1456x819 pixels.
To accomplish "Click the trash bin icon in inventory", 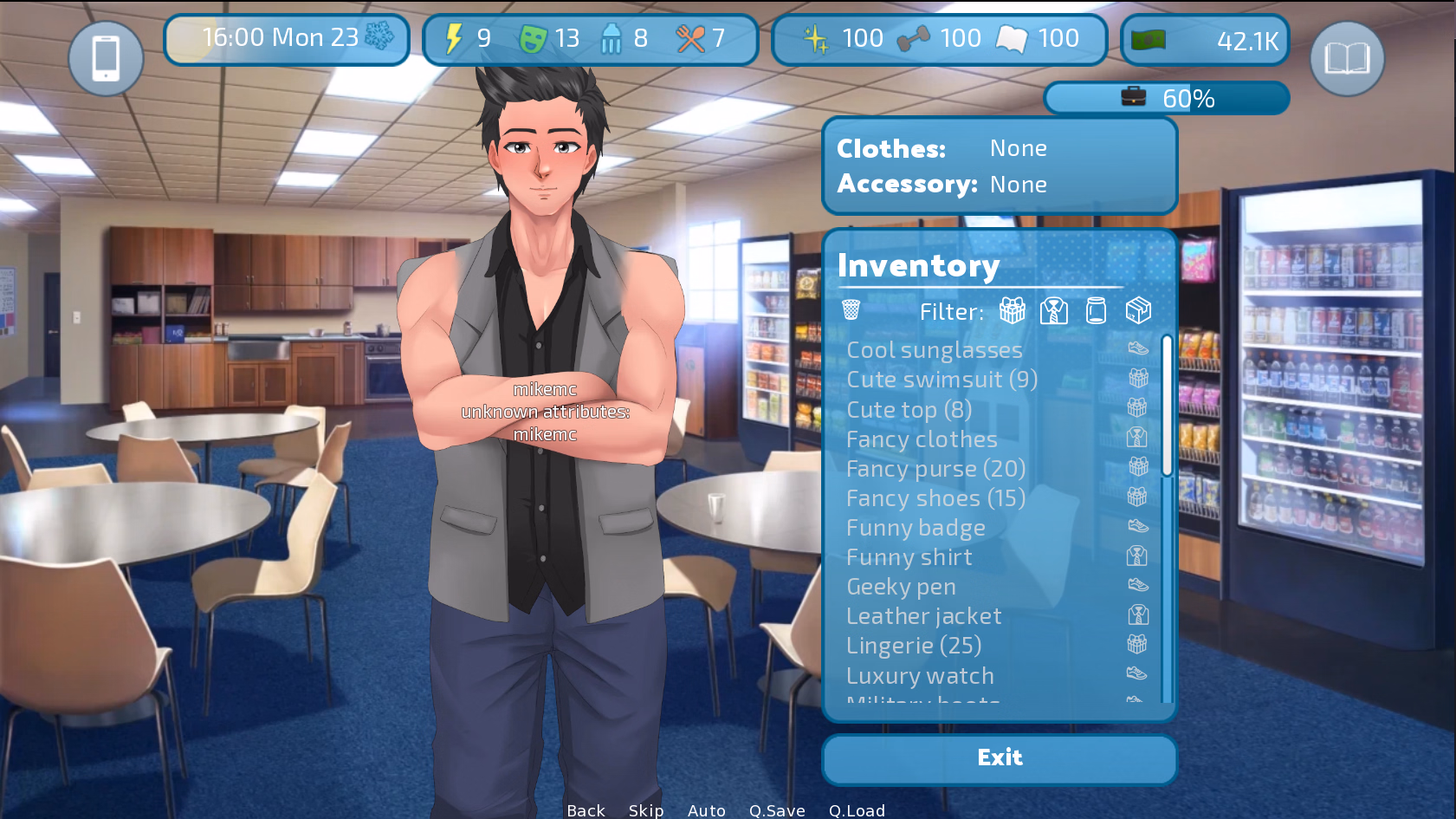I will click(851, 309).
